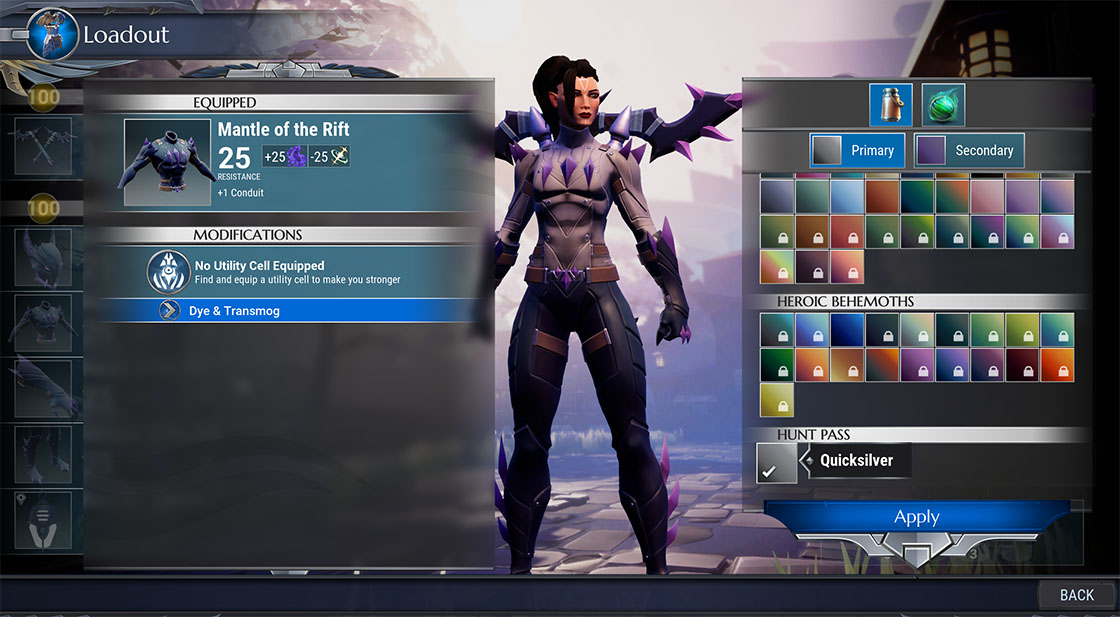Switch to the Primary dye channel
This screenshot has height=617, width=1120.
point(857,150)
